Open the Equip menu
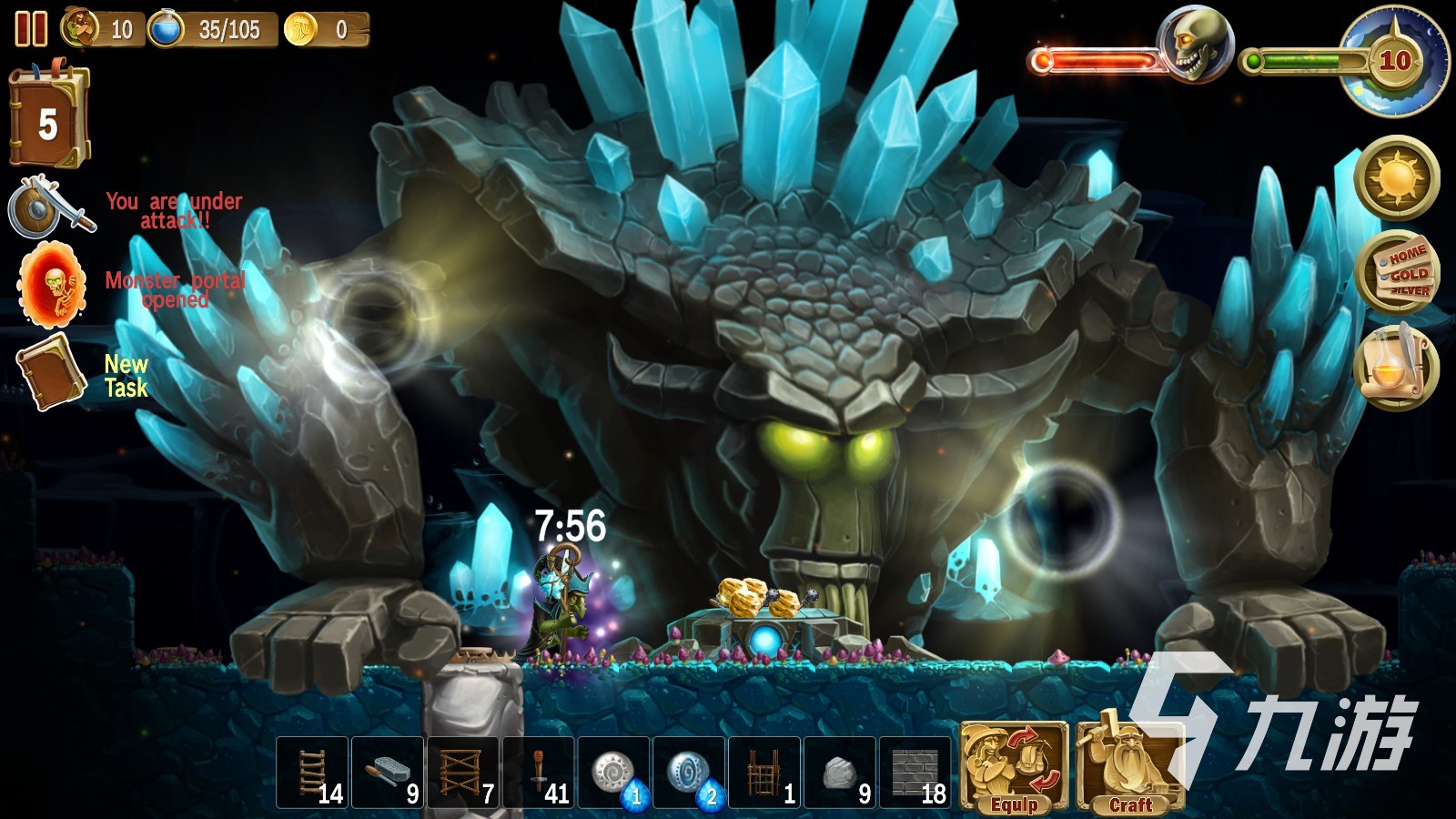Viewport: 1456px width, 819px height. pos(1015,767)
